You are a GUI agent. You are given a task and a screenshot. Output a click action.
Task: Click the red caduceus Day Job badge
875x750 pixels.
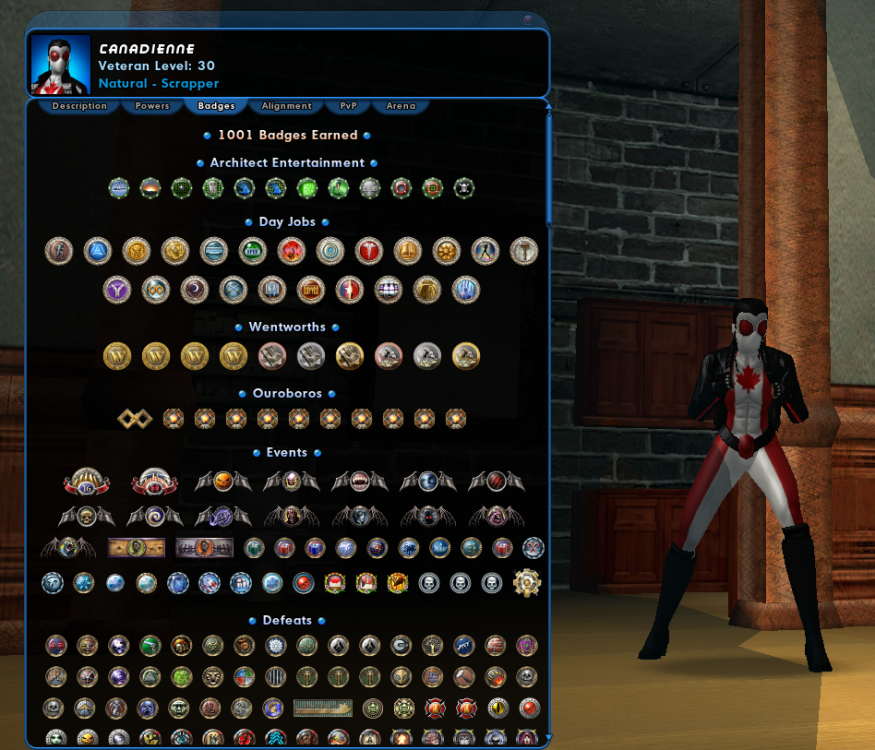368,250
